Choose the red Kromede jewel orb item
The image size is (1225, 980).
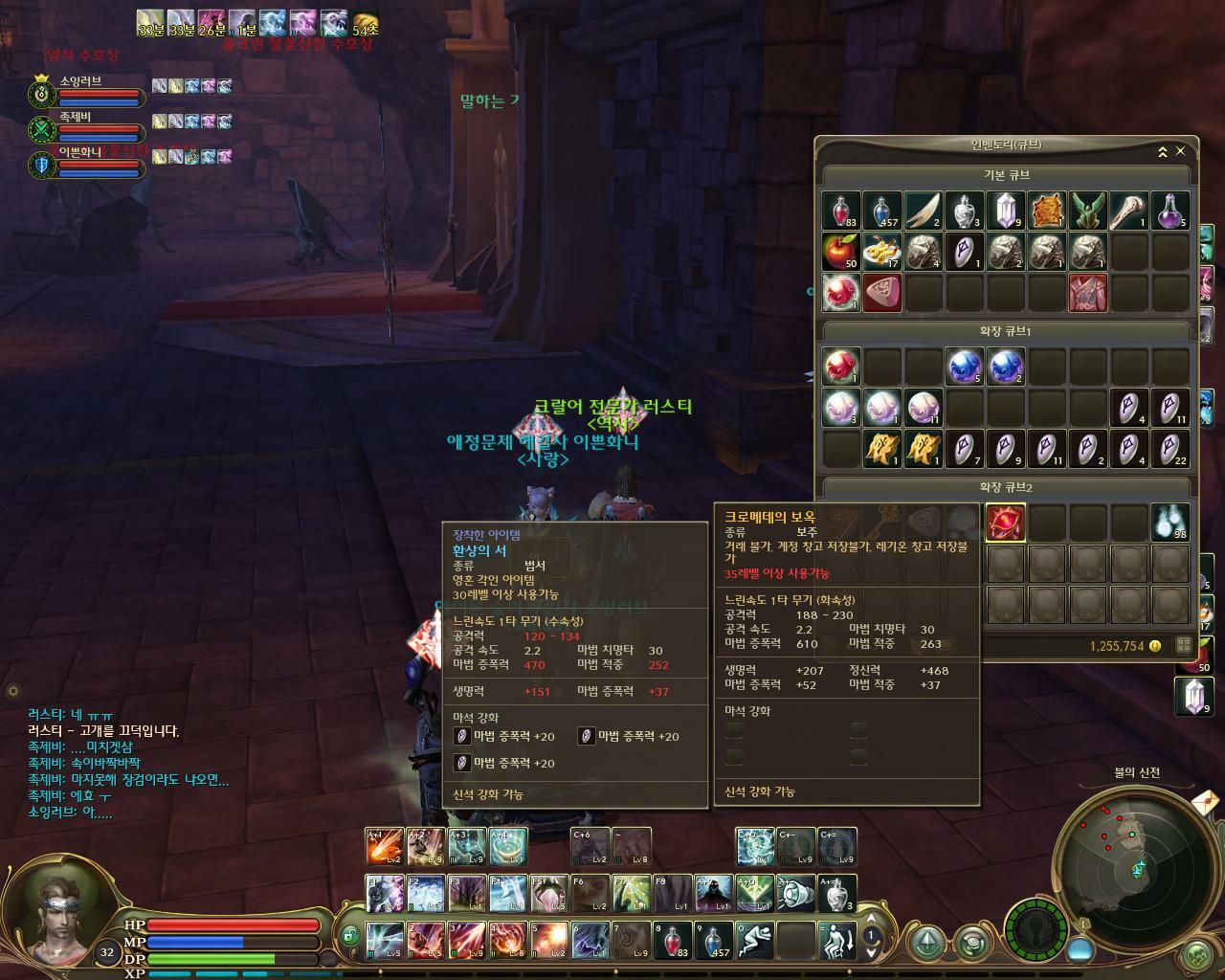pos(1006,523)
